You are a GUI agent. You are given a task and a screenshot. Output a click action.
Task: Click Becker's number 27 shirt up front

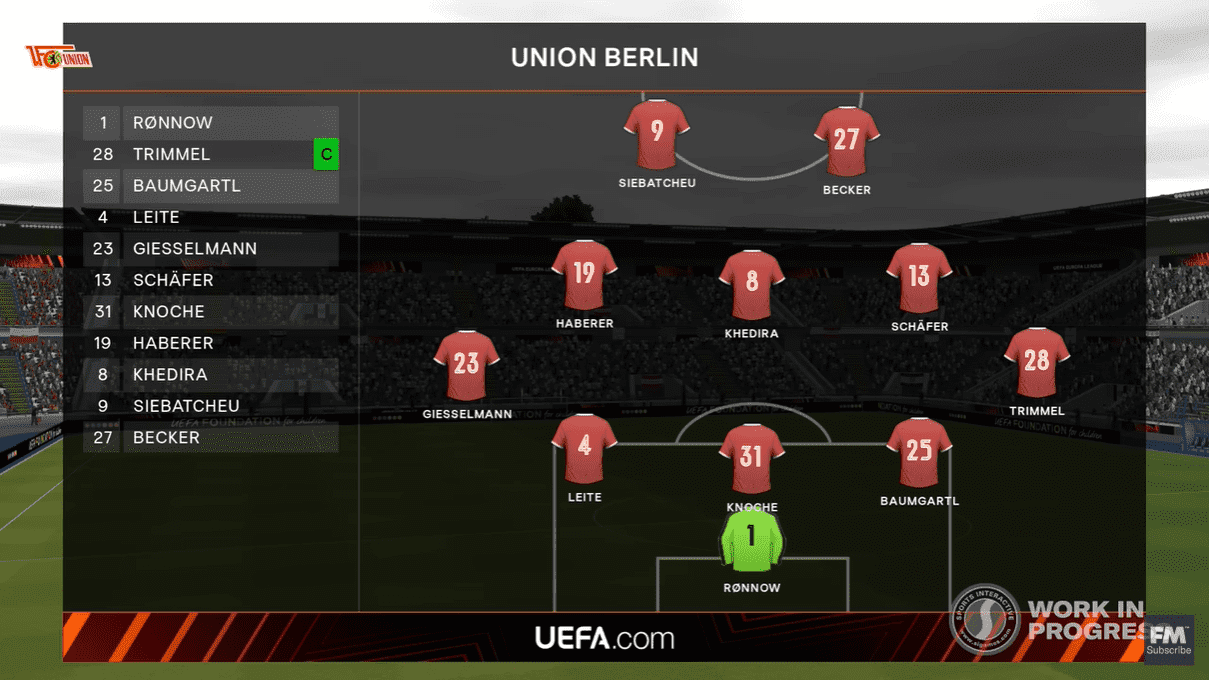(846, 141)
